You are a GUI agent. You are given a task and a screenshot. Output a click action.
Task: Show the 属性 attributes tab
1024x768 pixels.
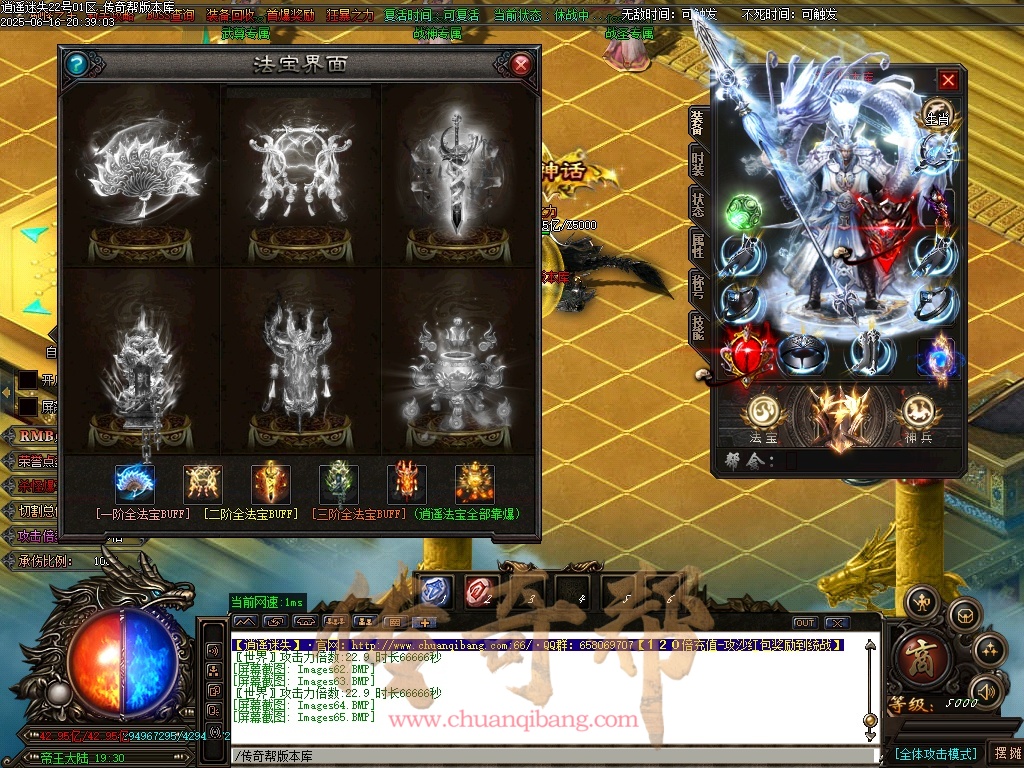(x=697, y=246)
